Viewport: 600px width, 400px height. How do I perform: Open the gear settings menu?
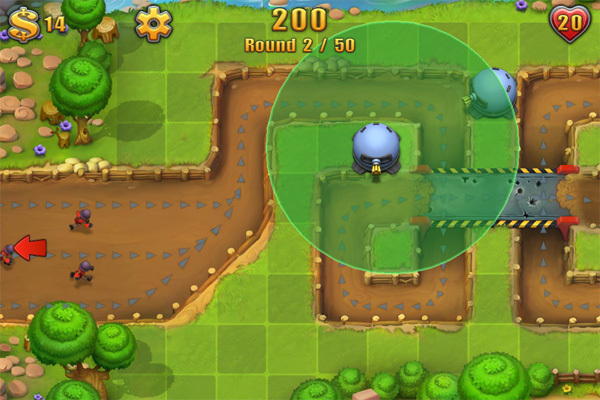pos(153,24)
